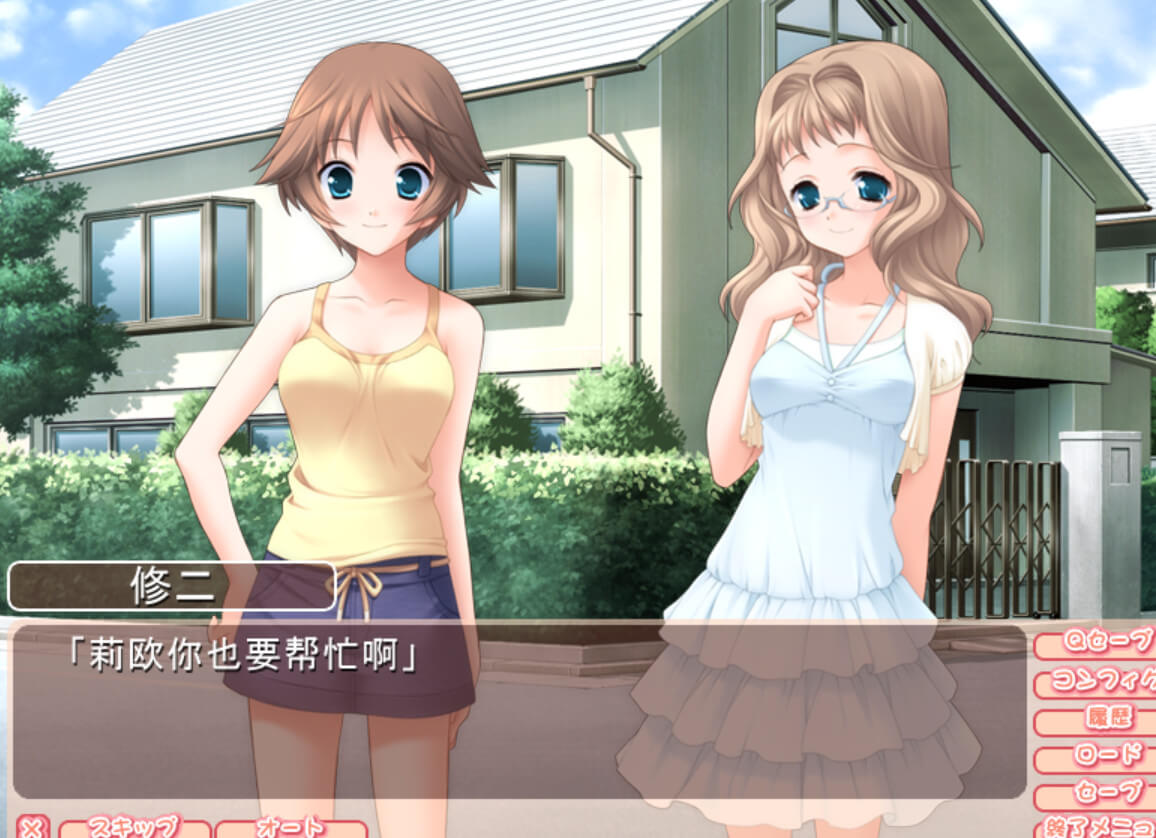The width and height of the screenshot is (1156, 838).
Task: Activate スキップ to skip text
Action: pos(135,828)
